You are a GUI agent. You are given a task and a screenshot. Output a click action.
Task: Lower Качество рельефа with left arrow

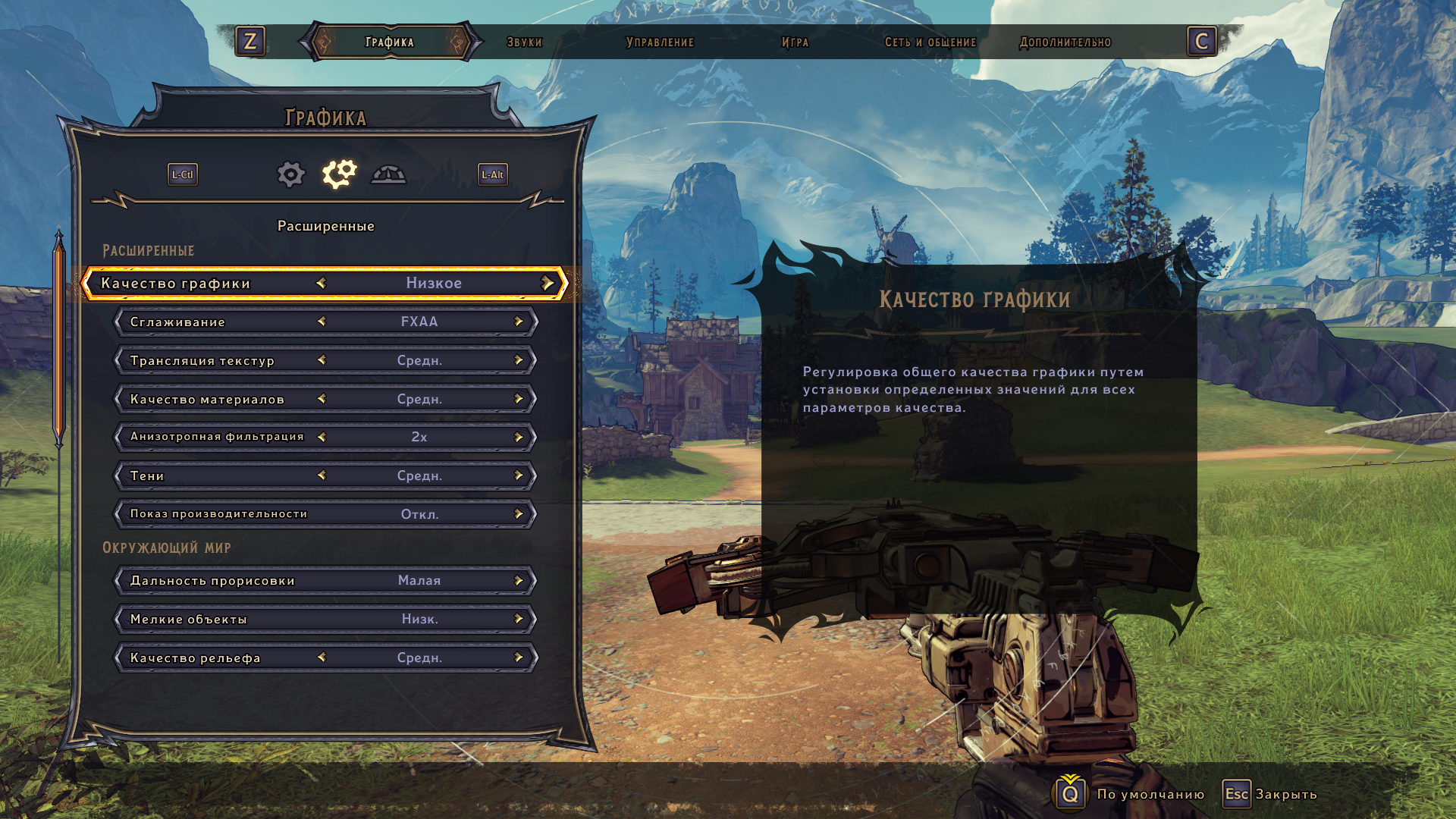pyautogui.click(x=322, y=657)
